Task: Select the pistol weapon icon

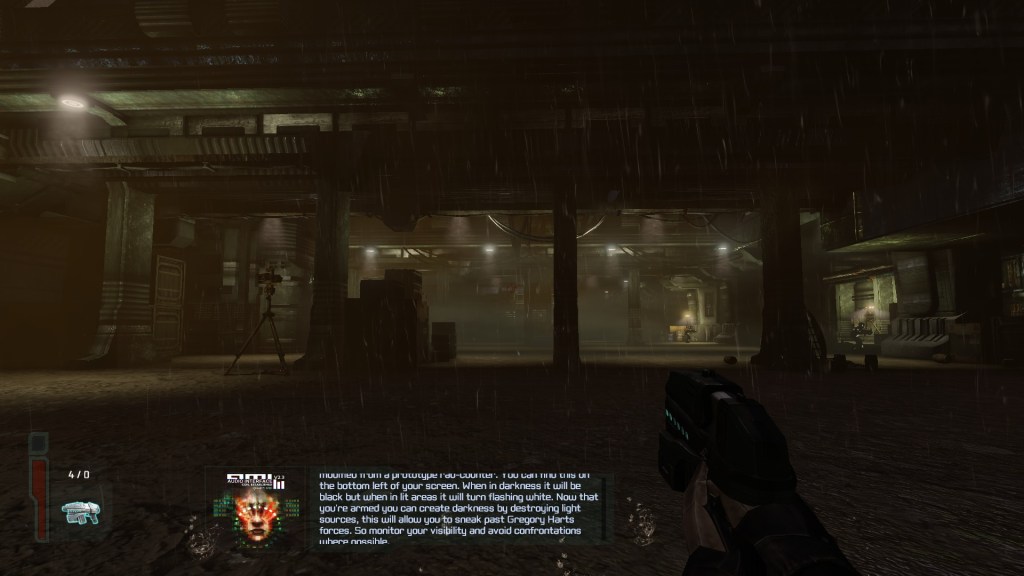Action: click(x=79, y=511)
